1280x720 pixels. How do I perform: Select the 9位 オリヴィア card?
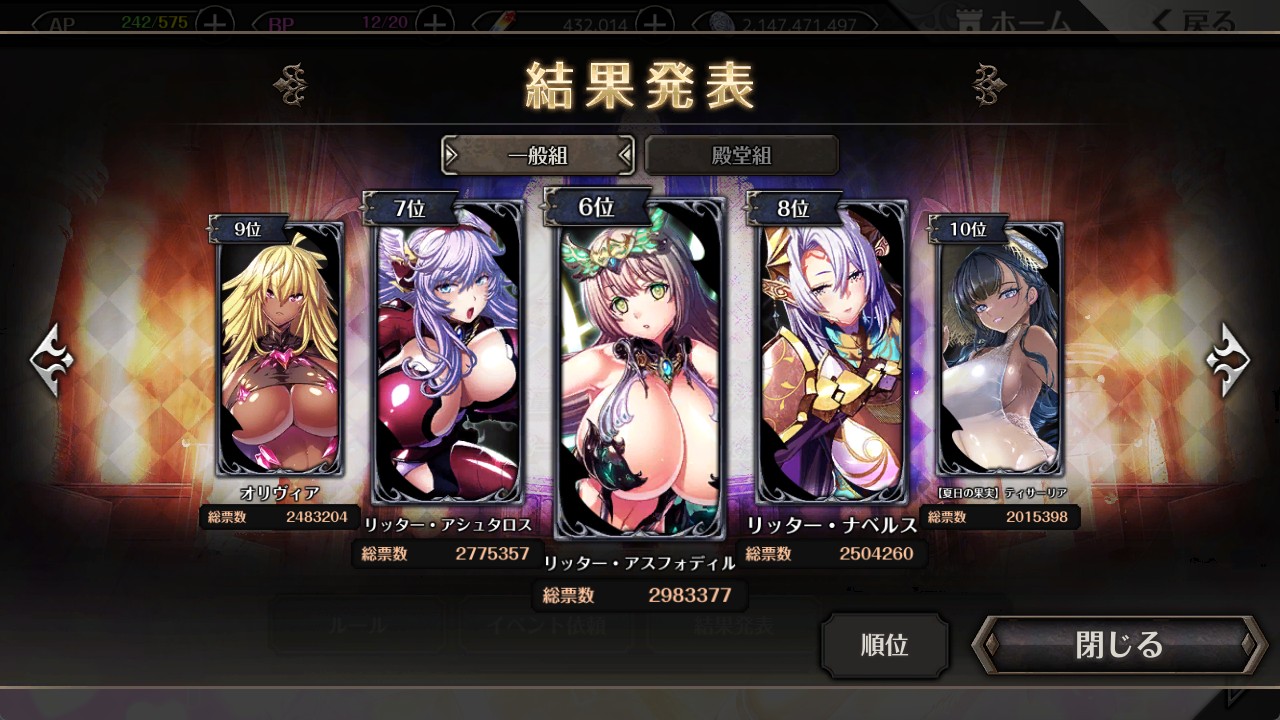[x=280, y=350]
